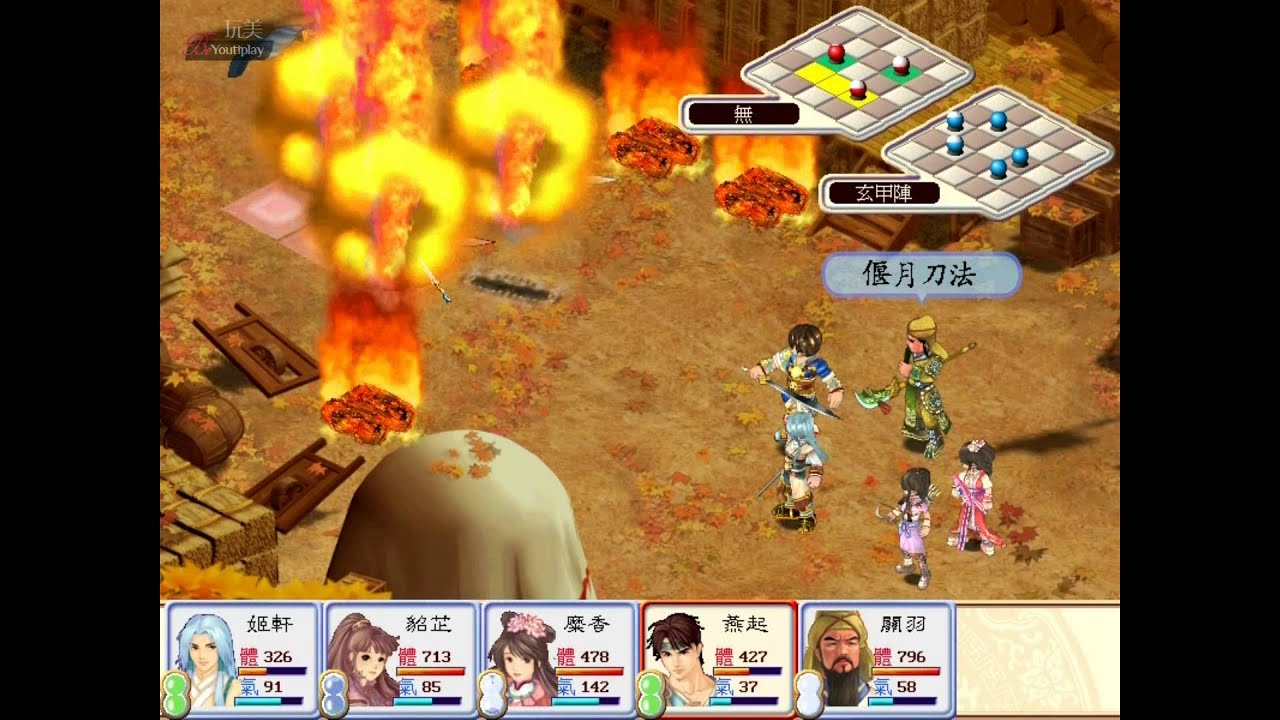Select the enemy formation label 無
This screenshot has width=1280, height=720.
pyautogui.click(x=743, y=114)
